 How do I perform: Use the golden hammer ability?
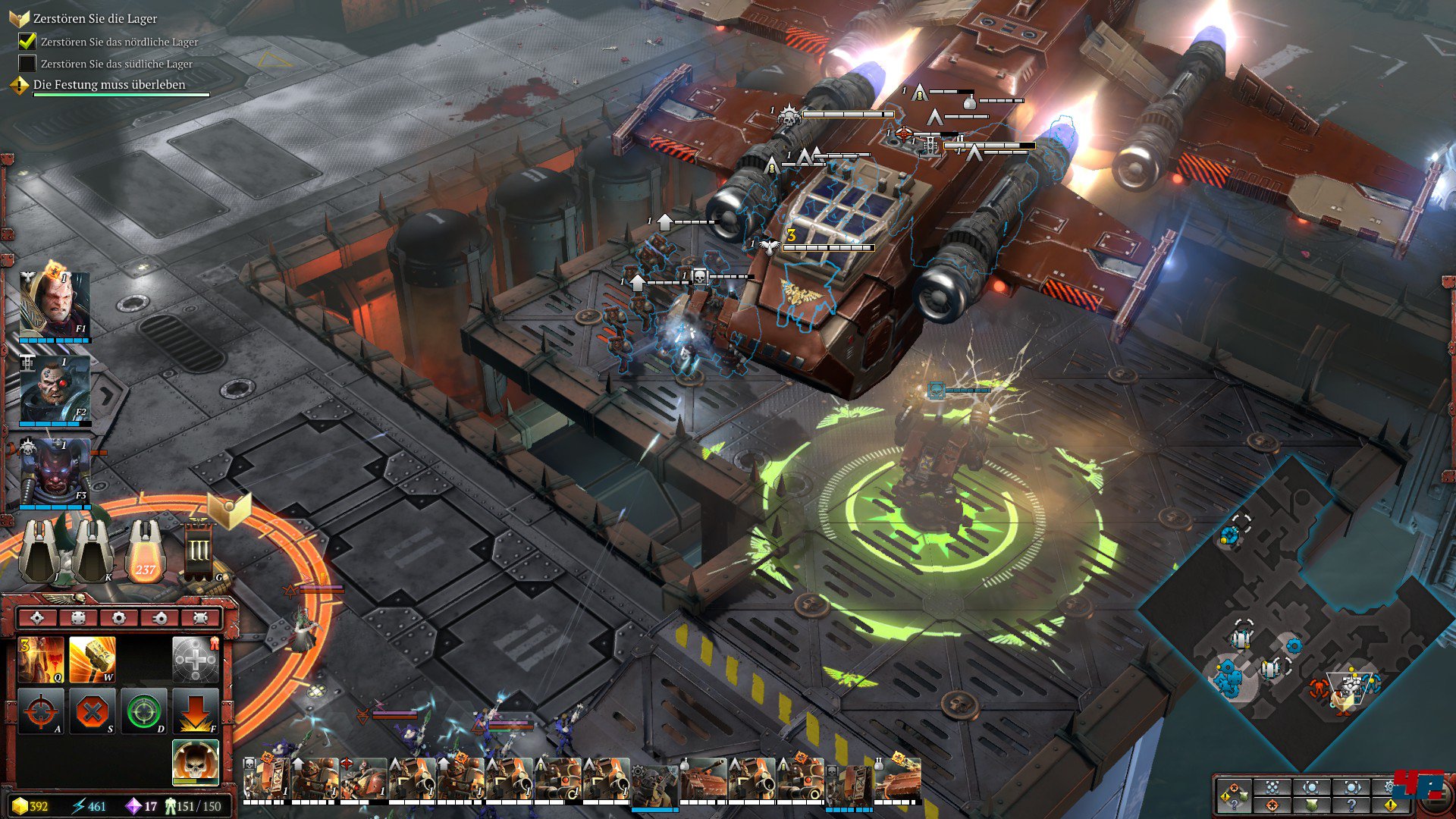tap(93, 658)
